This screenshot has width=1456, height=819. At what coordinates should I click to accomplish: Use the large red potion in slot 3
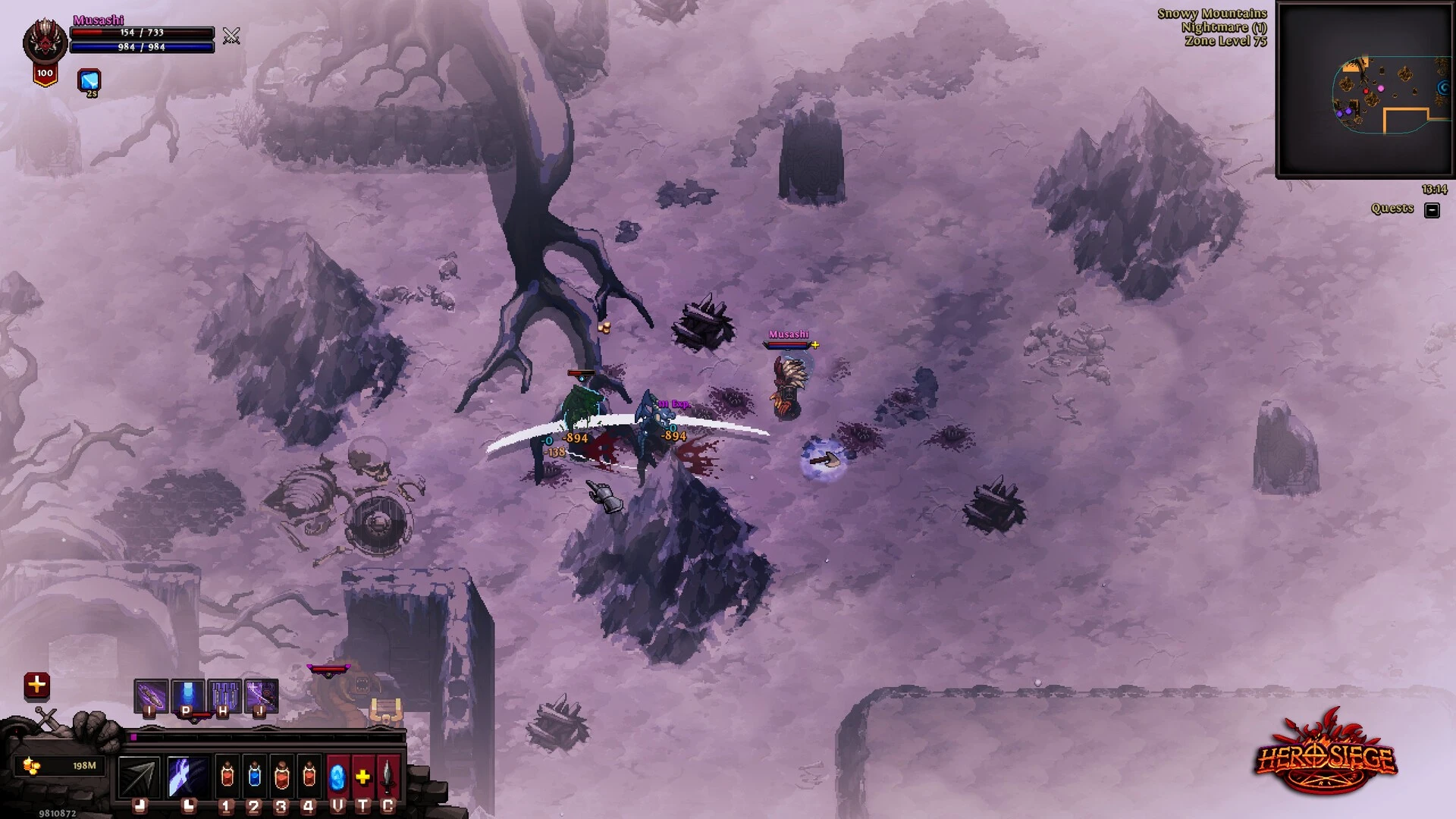pos(281,777)
